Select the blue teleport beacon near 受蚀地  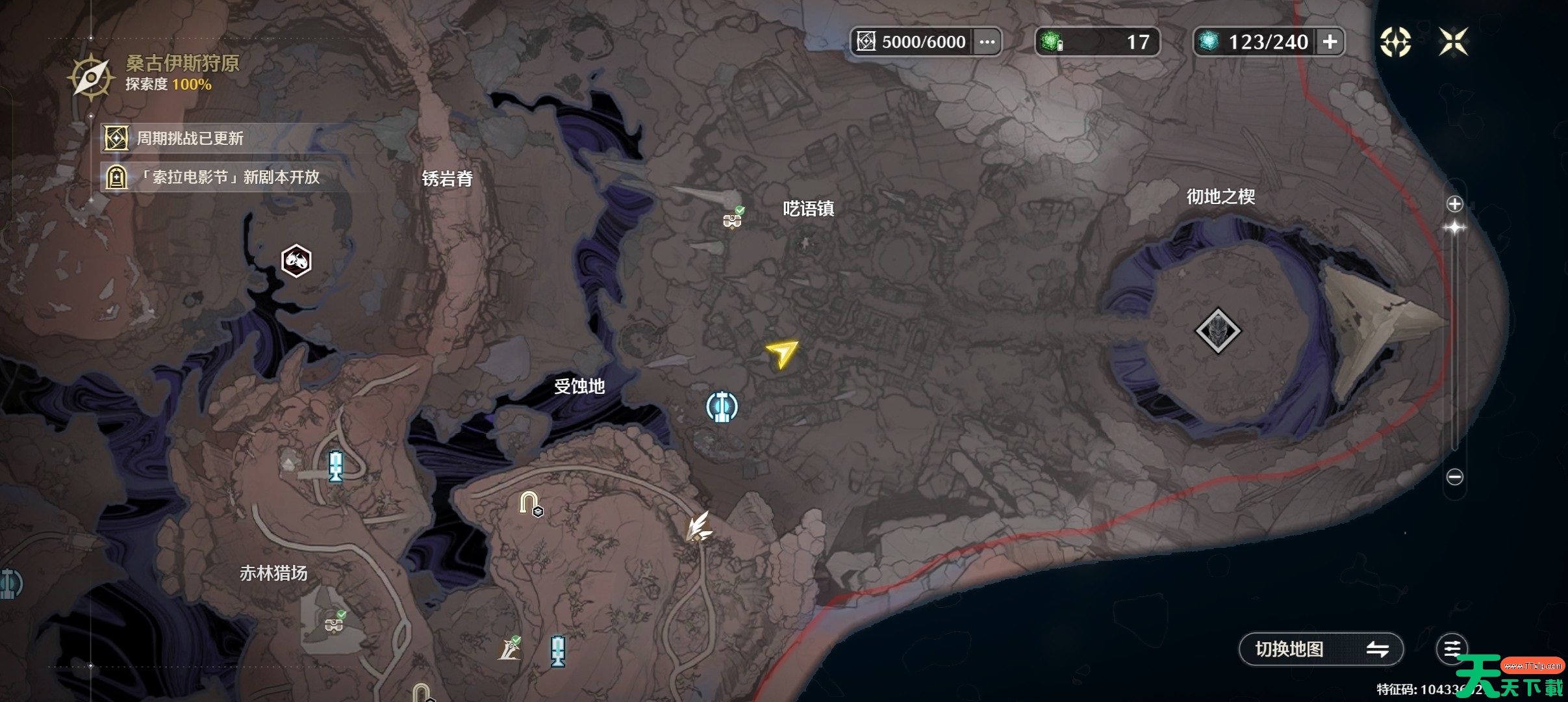722,407
